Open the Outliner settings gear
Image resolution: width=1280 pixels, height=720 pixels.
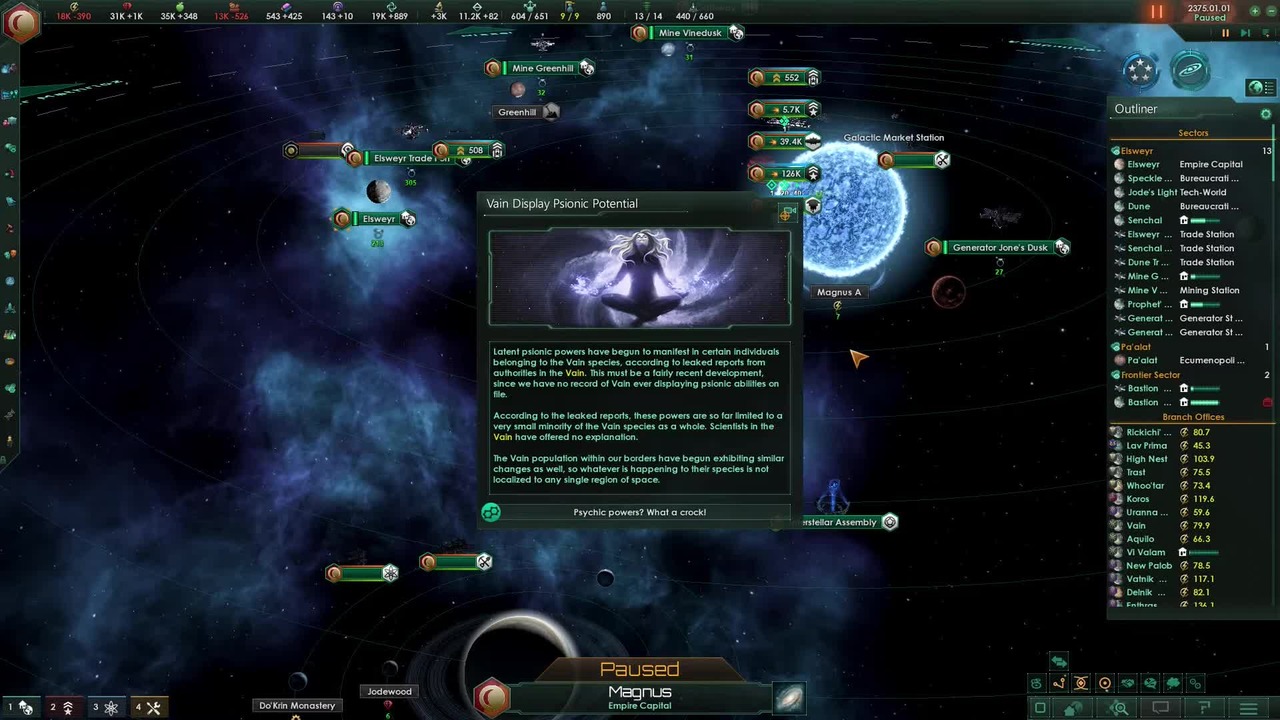pyautogui.click(x=1266, y=114)
